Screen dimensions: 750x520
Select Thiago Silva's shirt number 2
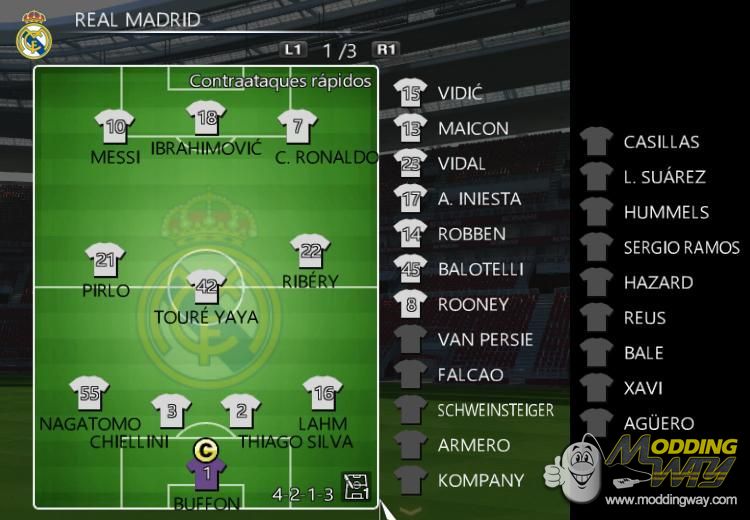[x=241, y=412]
